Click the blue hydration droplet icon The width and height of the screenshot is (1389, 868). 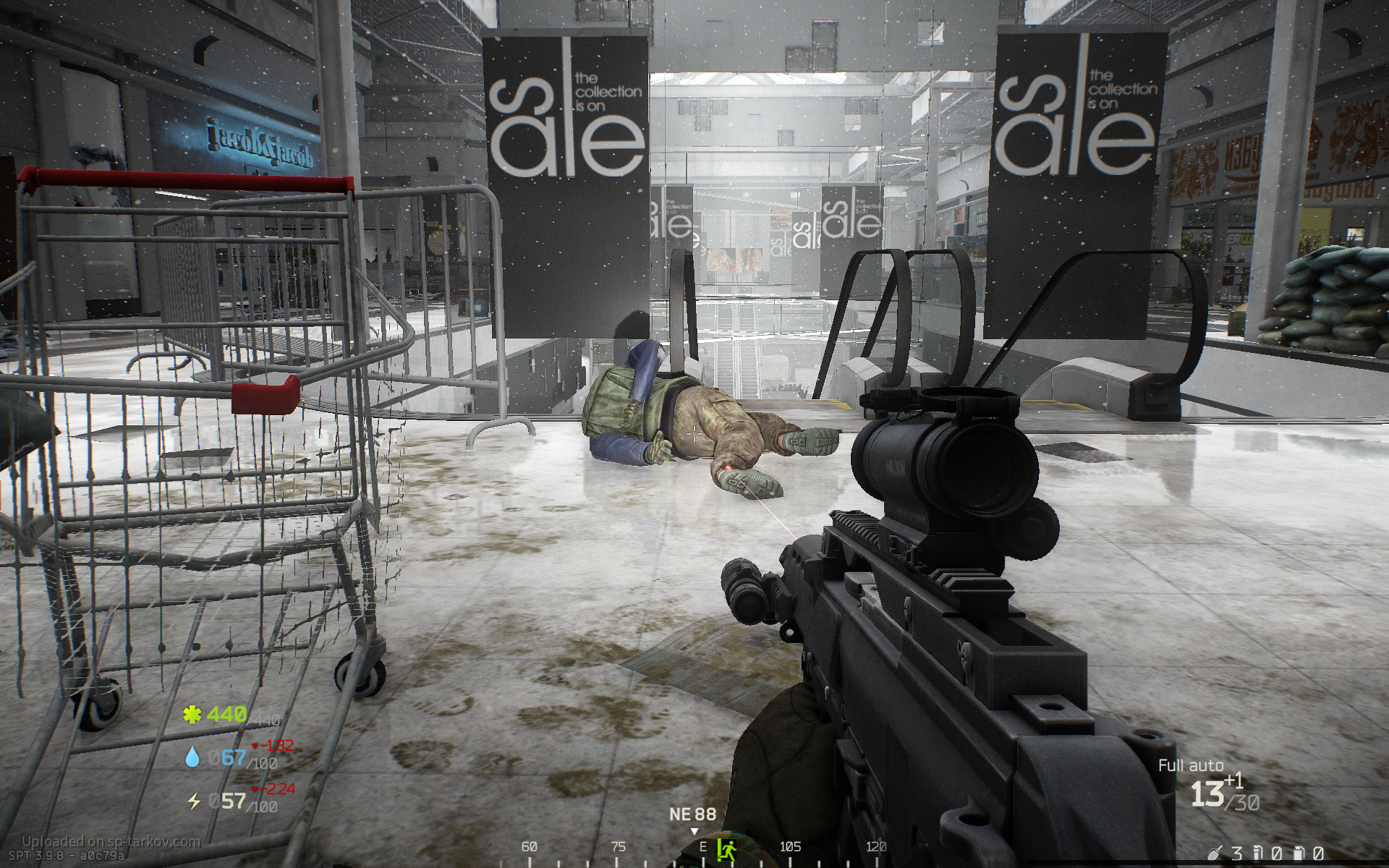pyautogui.click(x=192, y=757)
